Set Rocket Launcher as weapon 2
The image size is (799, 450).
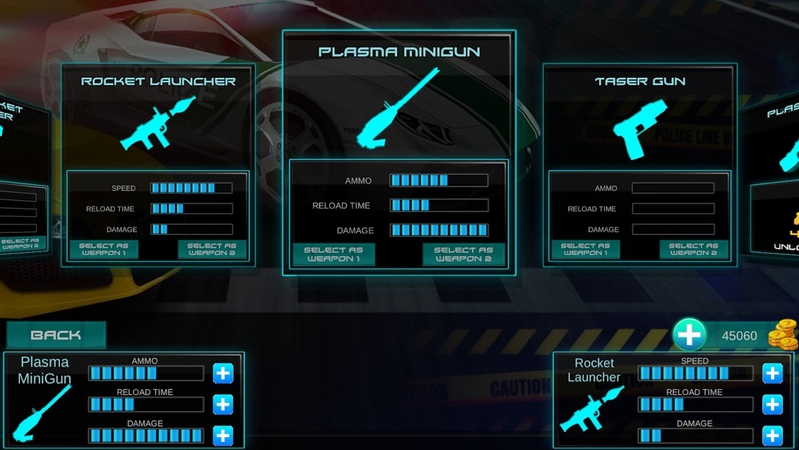click(x=212, y=249)
